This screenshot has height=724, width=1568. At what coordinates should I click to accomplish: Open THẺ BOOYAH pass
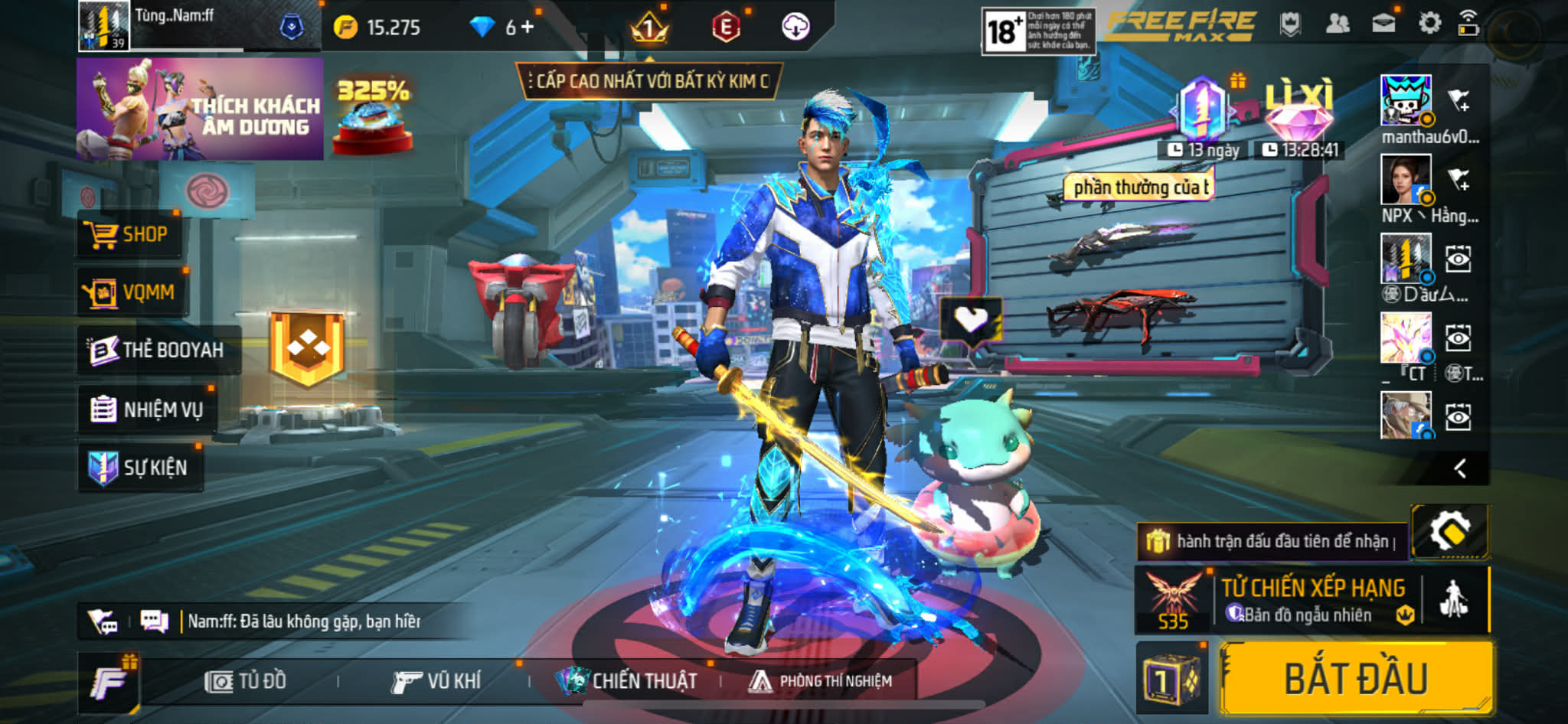[x=157, y=350]
